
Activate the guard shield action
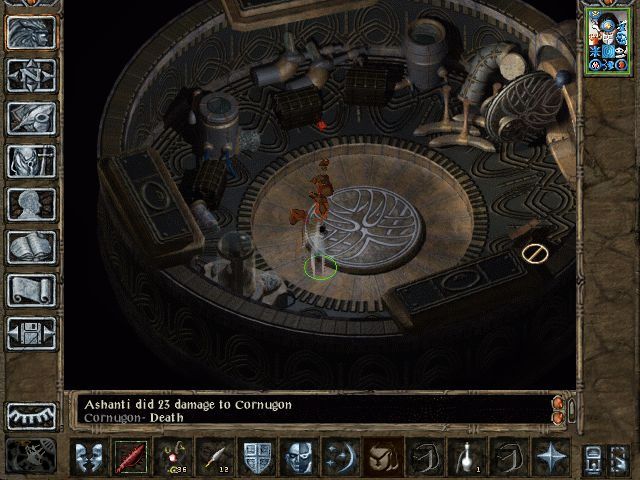click(256, 457)
